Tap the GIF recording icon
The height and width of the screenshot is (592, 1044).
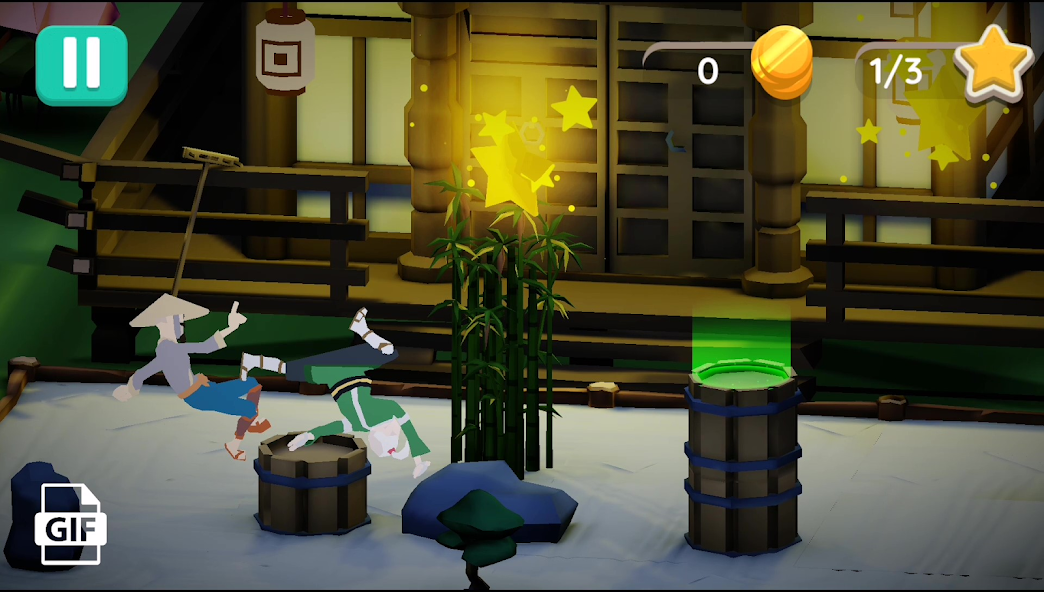71,523
